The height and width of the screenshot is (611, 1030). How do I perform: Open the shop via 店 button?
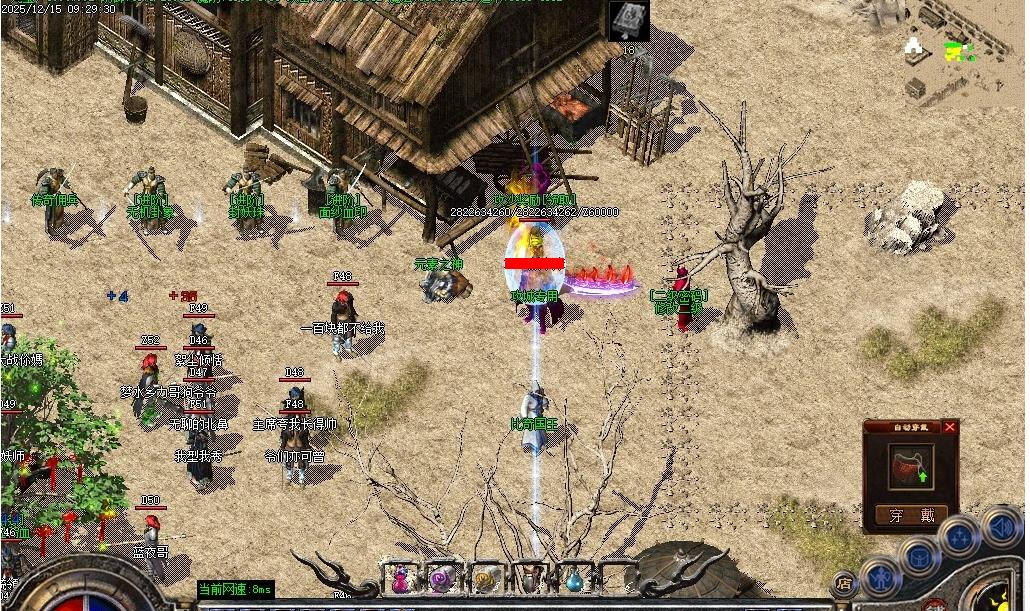tap(845, 583)
